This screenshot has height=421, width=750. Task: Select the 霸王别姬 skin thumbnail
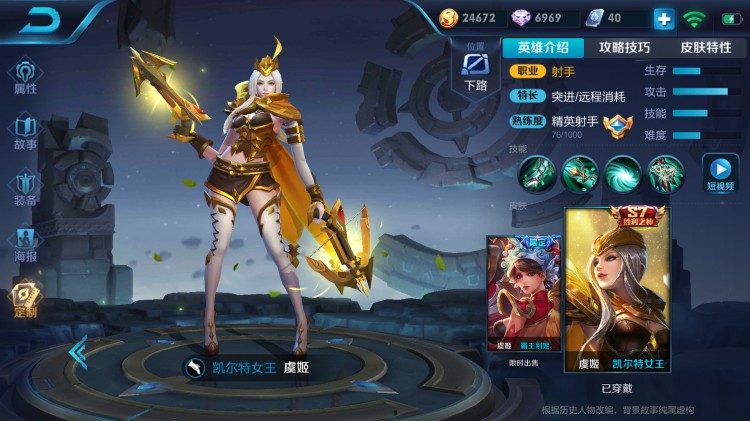coord(521,294)
